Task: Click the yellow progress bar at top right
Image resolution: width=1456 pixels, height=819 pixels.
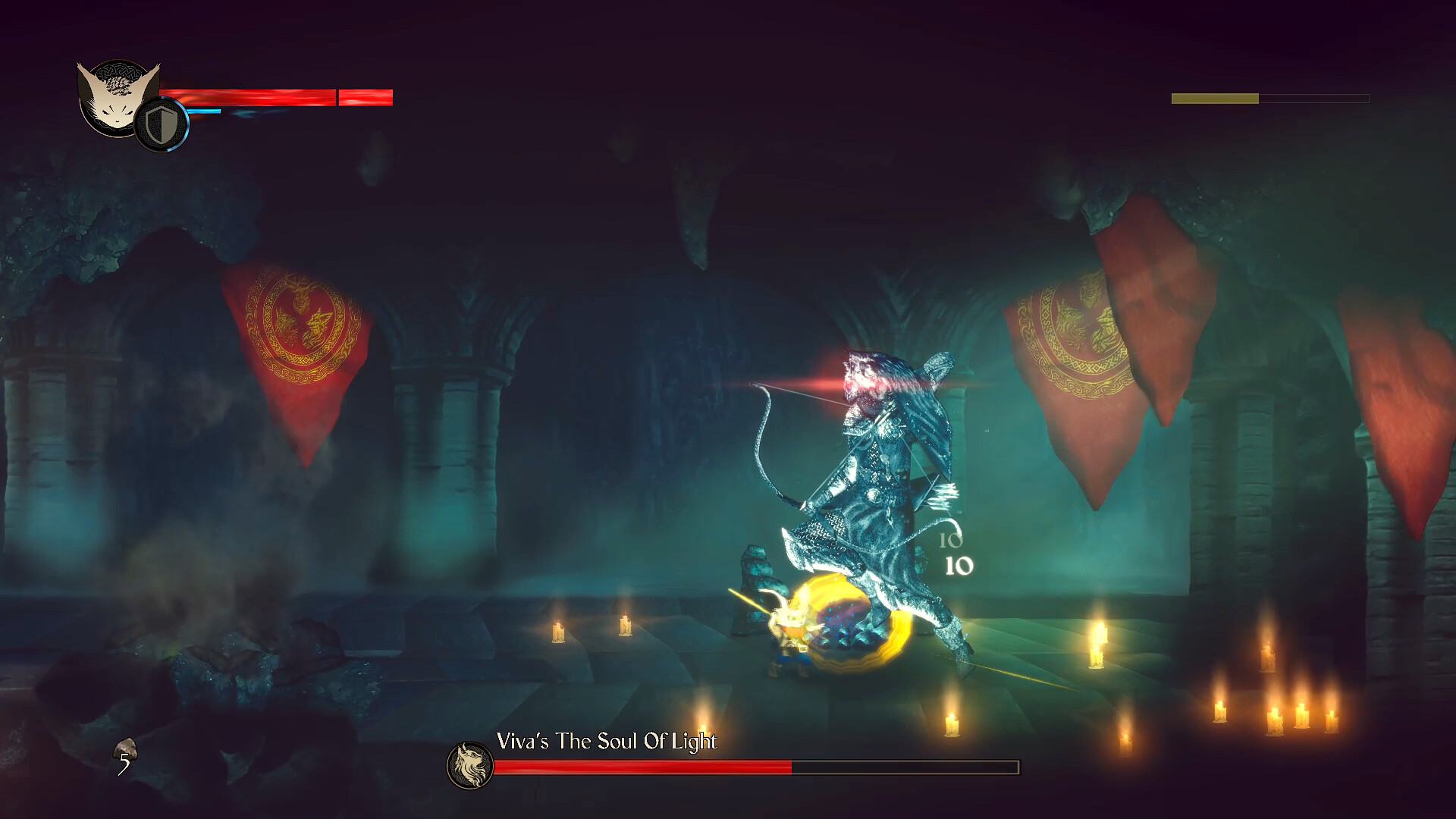Action: 1213,98
